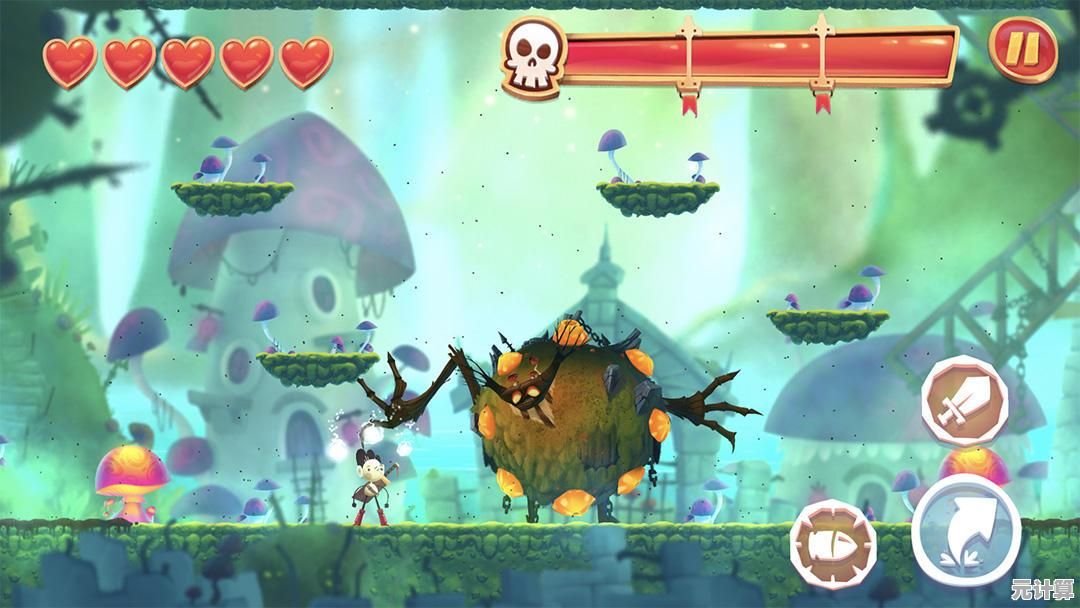
Task: Fire using the bullet shot button
Action: pyautogui.click(x=833, y=544)
